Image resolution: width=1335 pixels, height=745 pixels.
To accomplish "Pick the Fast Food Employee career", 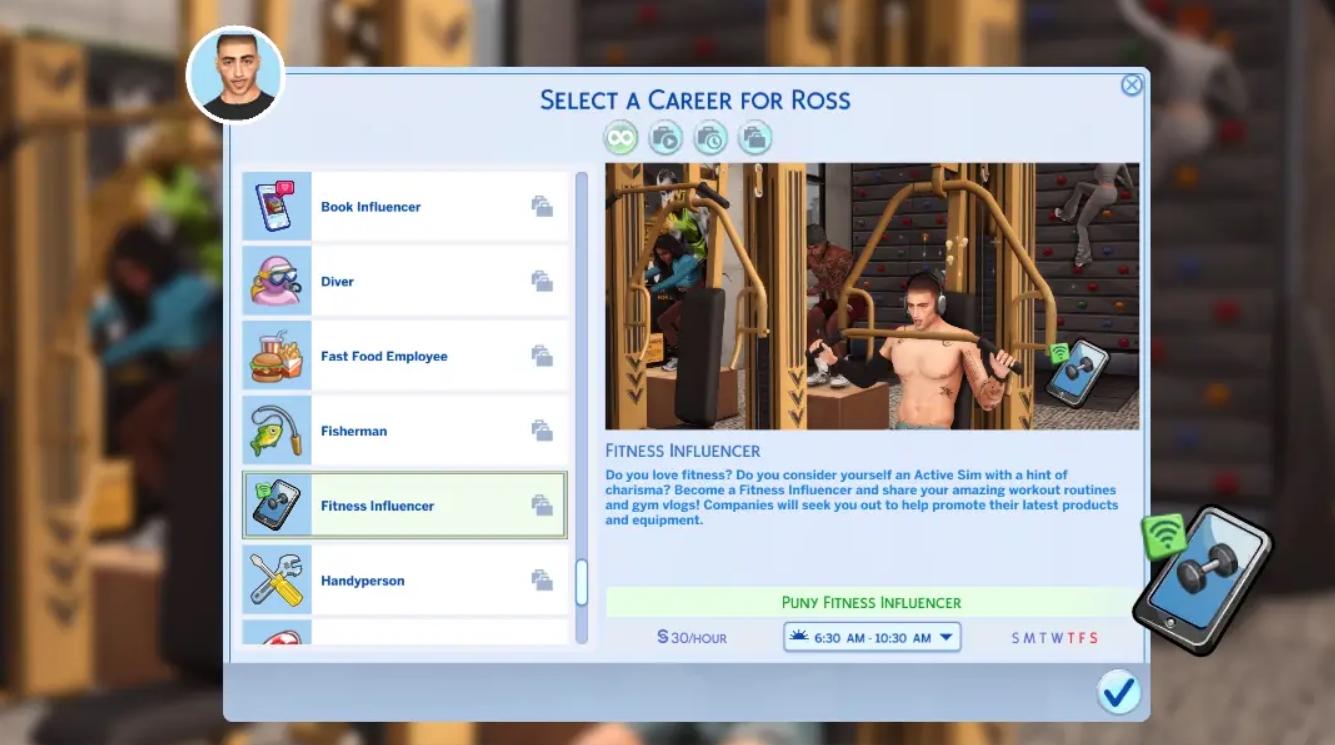I will [404, 356].
